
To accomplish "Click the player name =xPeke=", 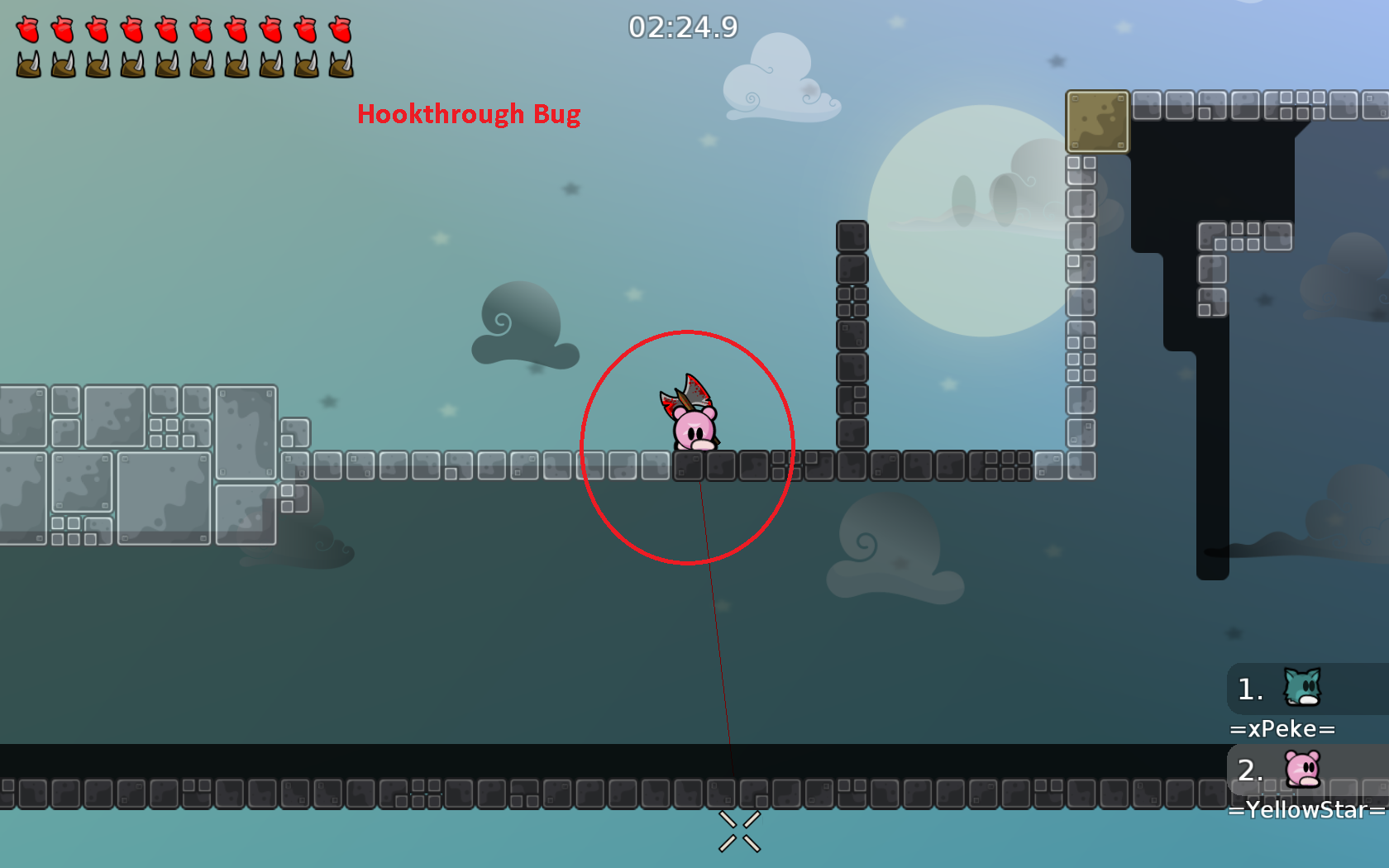I will pos(1282,729).
